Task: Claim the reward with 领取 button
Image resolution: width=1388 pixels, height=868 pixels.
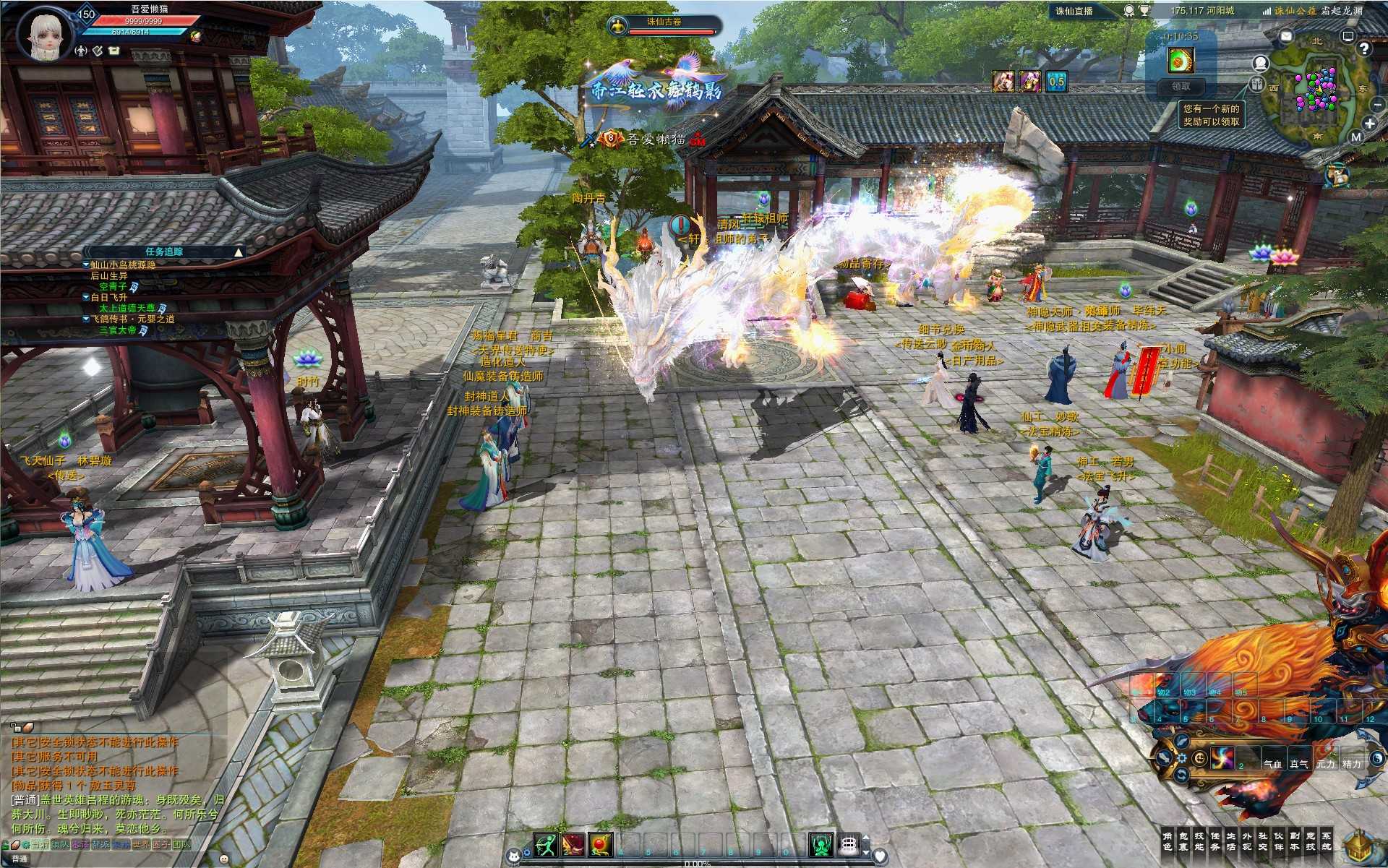Action: click(x=1181, y=86)
